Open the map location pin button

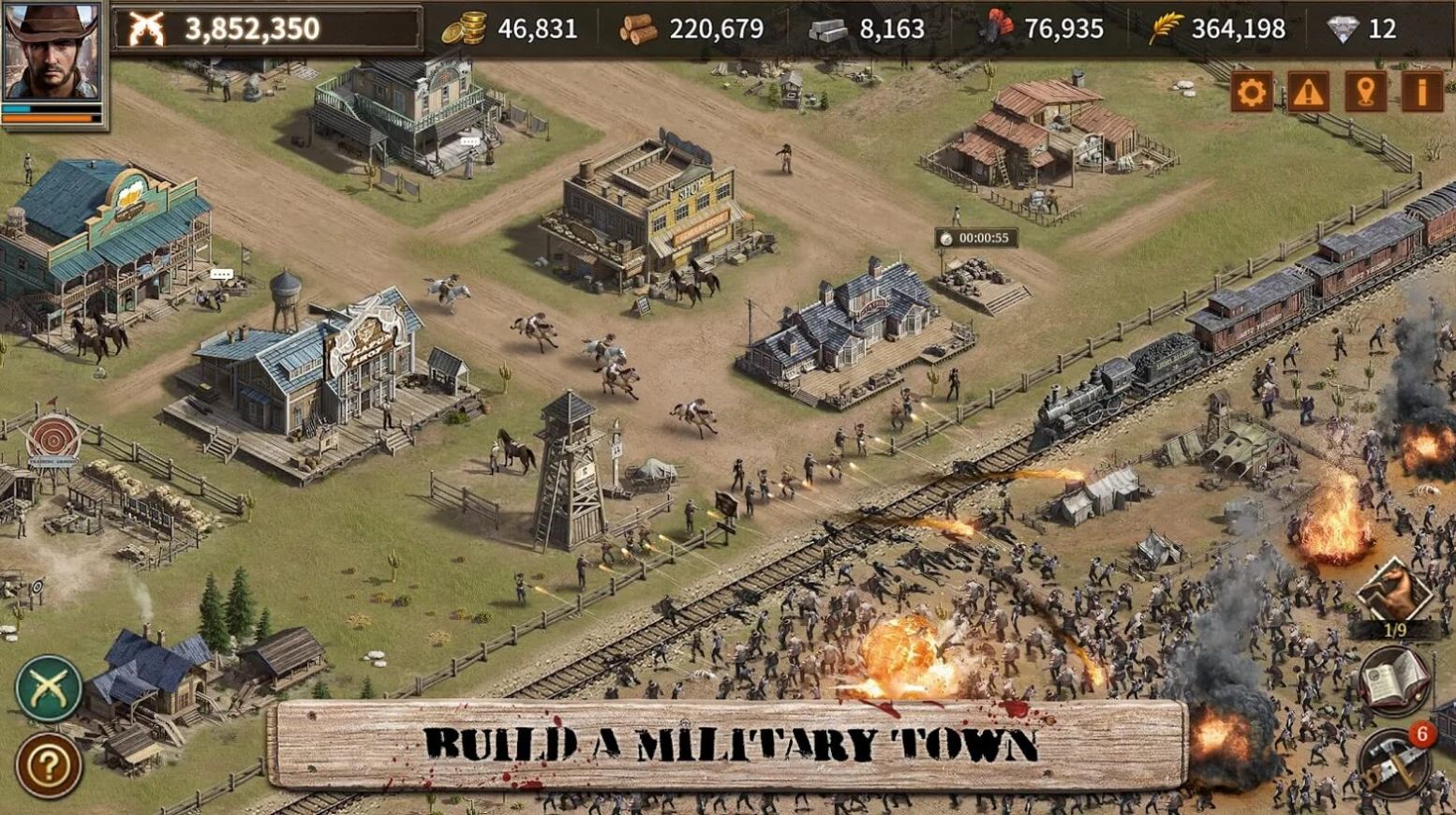point(1365,92)
